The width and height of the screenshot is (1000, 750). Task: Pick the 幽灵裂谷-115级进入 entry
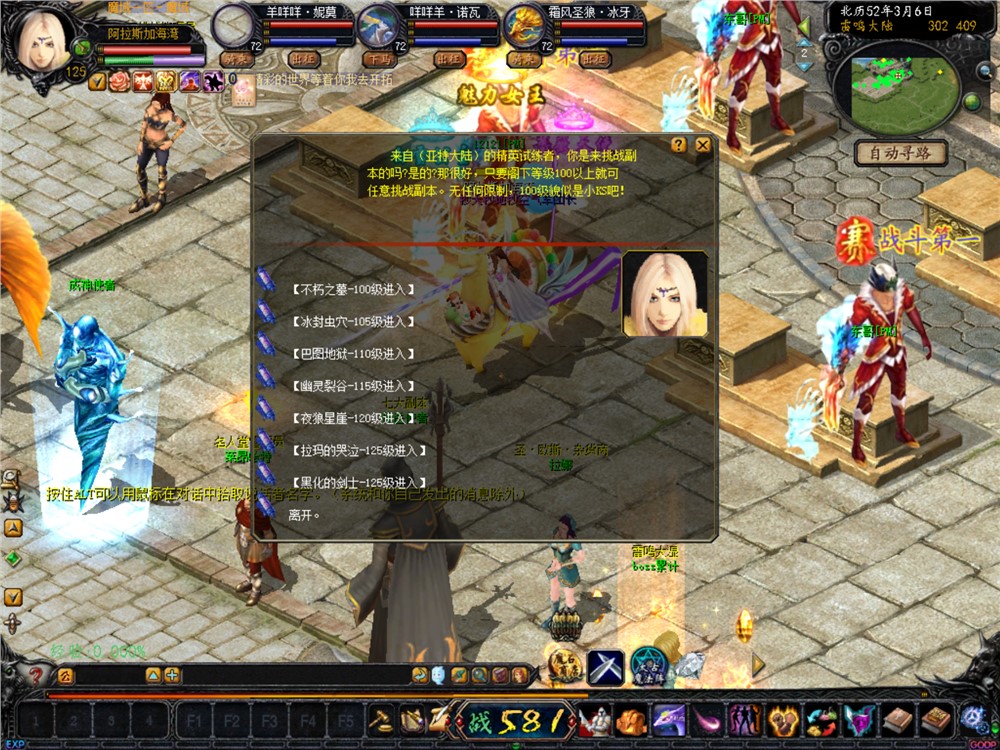[x=353, y=386]
